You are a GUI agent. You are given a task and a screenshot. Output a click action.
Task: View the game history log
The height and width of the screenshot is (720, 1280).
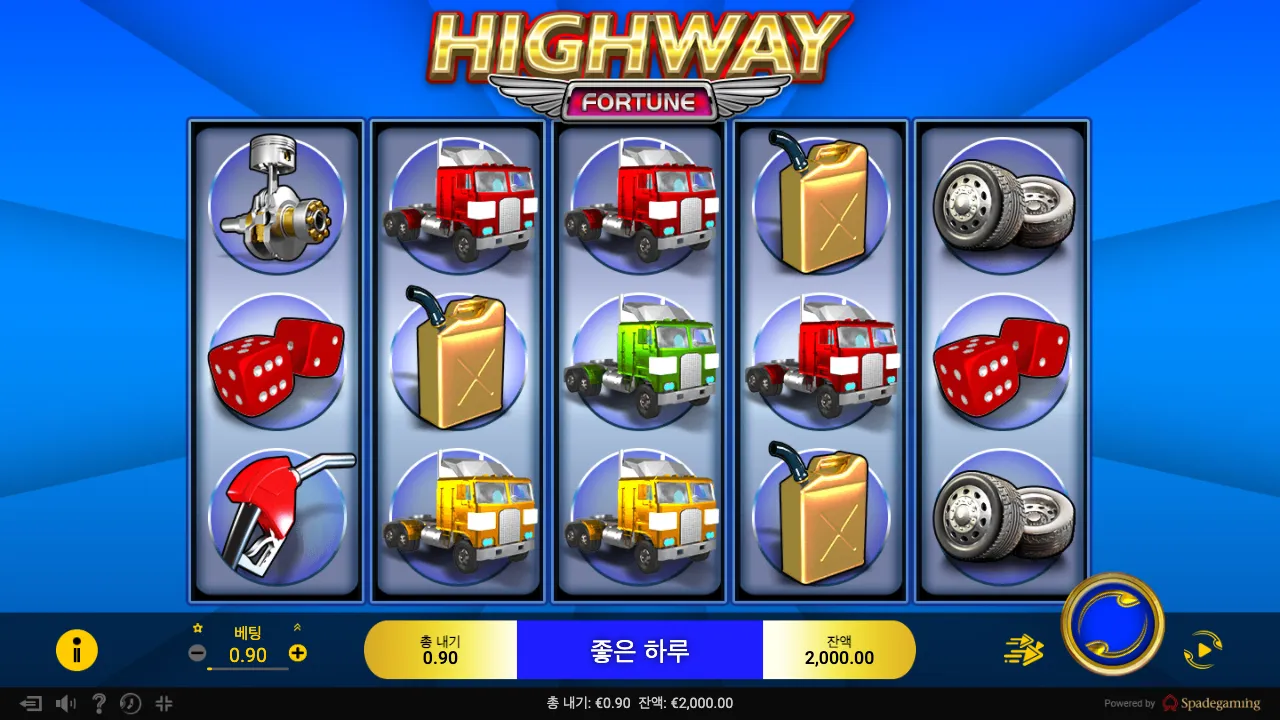coord(130,703)
